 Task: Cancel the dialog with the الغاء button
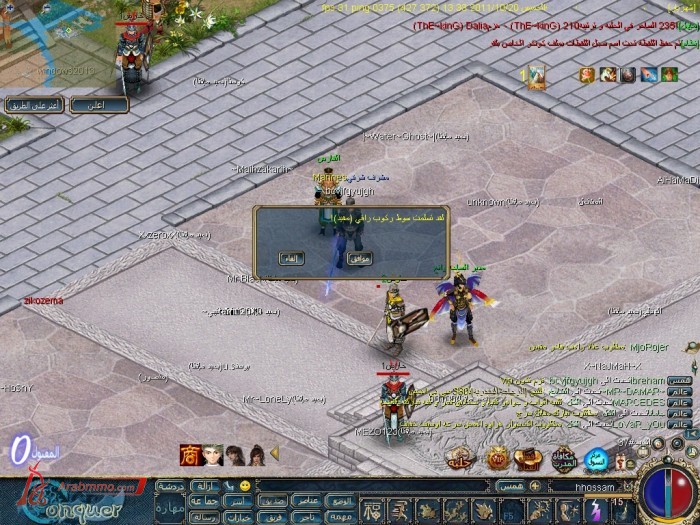[x=288, y=258]
